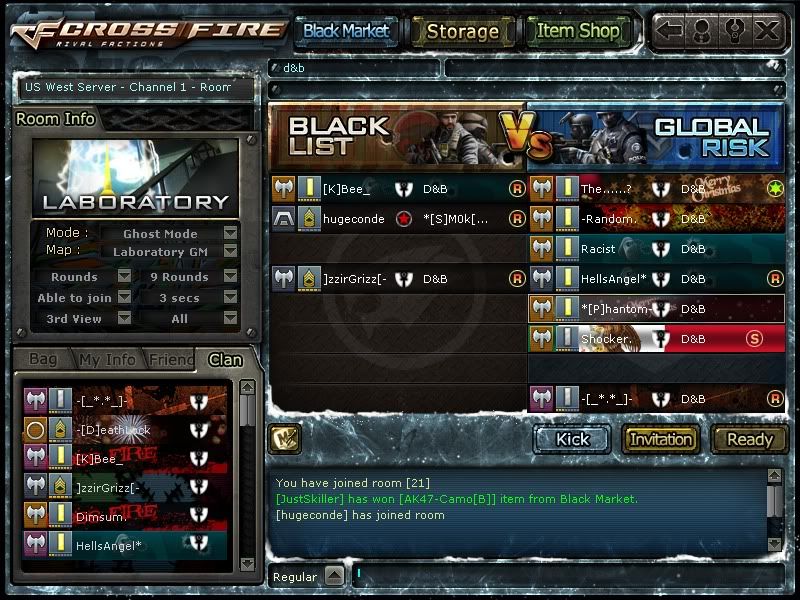Close the game with the X button
This screenshot has height=600, width=800.
(767, 31)
